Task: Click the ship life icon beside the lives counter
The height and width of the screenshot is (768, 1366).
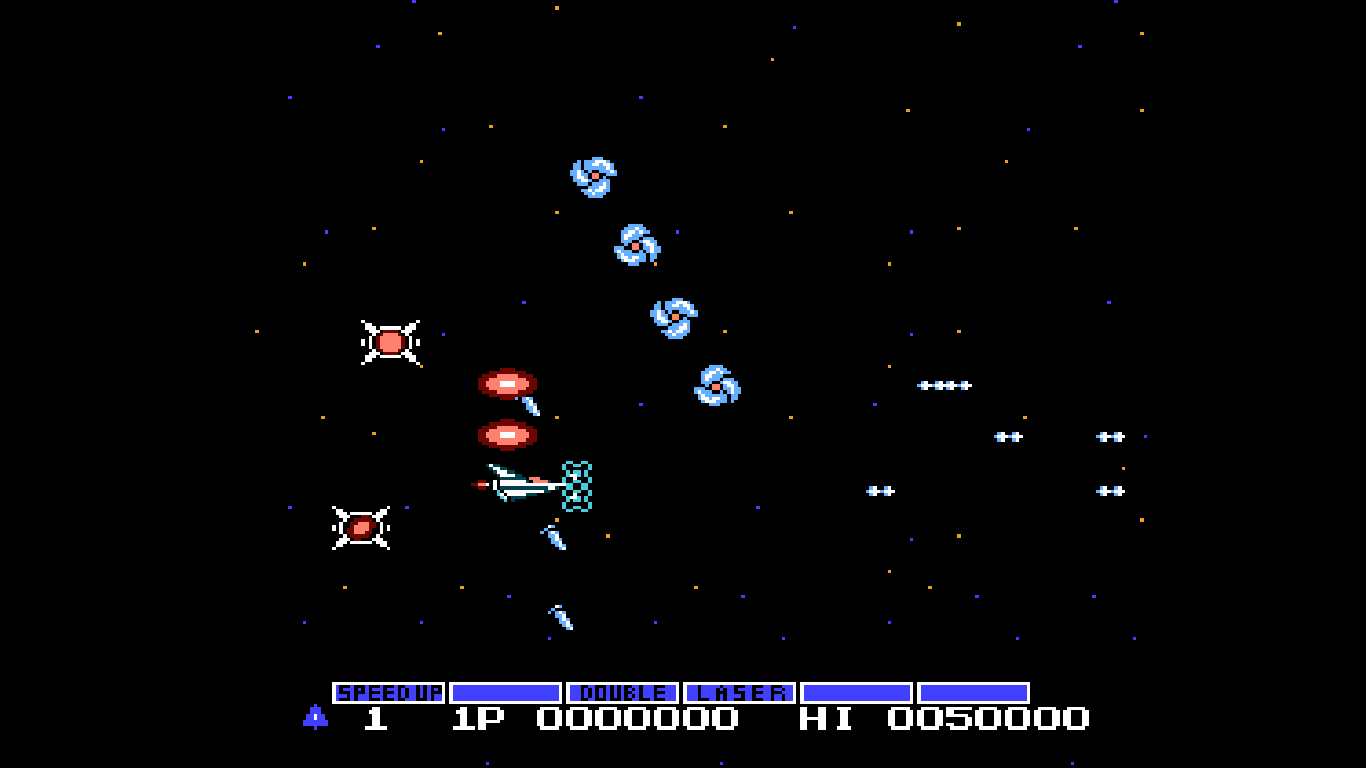Action: [x=313, y=718]
